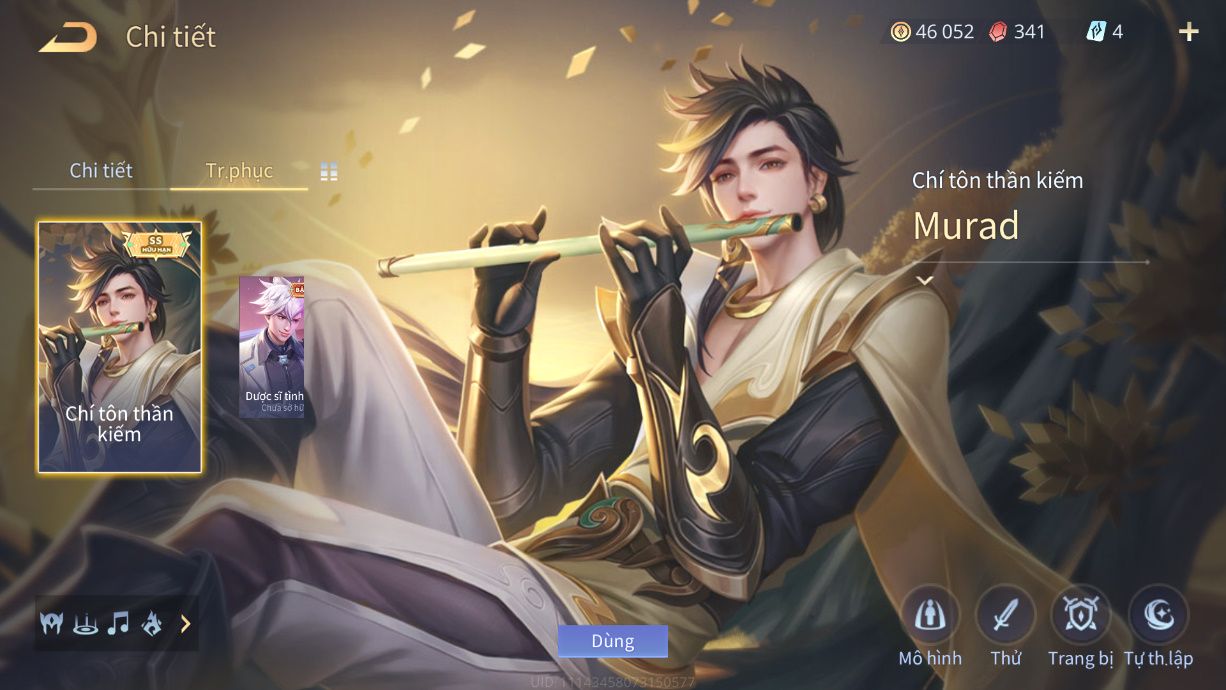Viewport: 1226px width, 690px height.
Task: Add more currency with the plus button
Action: click(1188, 32)
